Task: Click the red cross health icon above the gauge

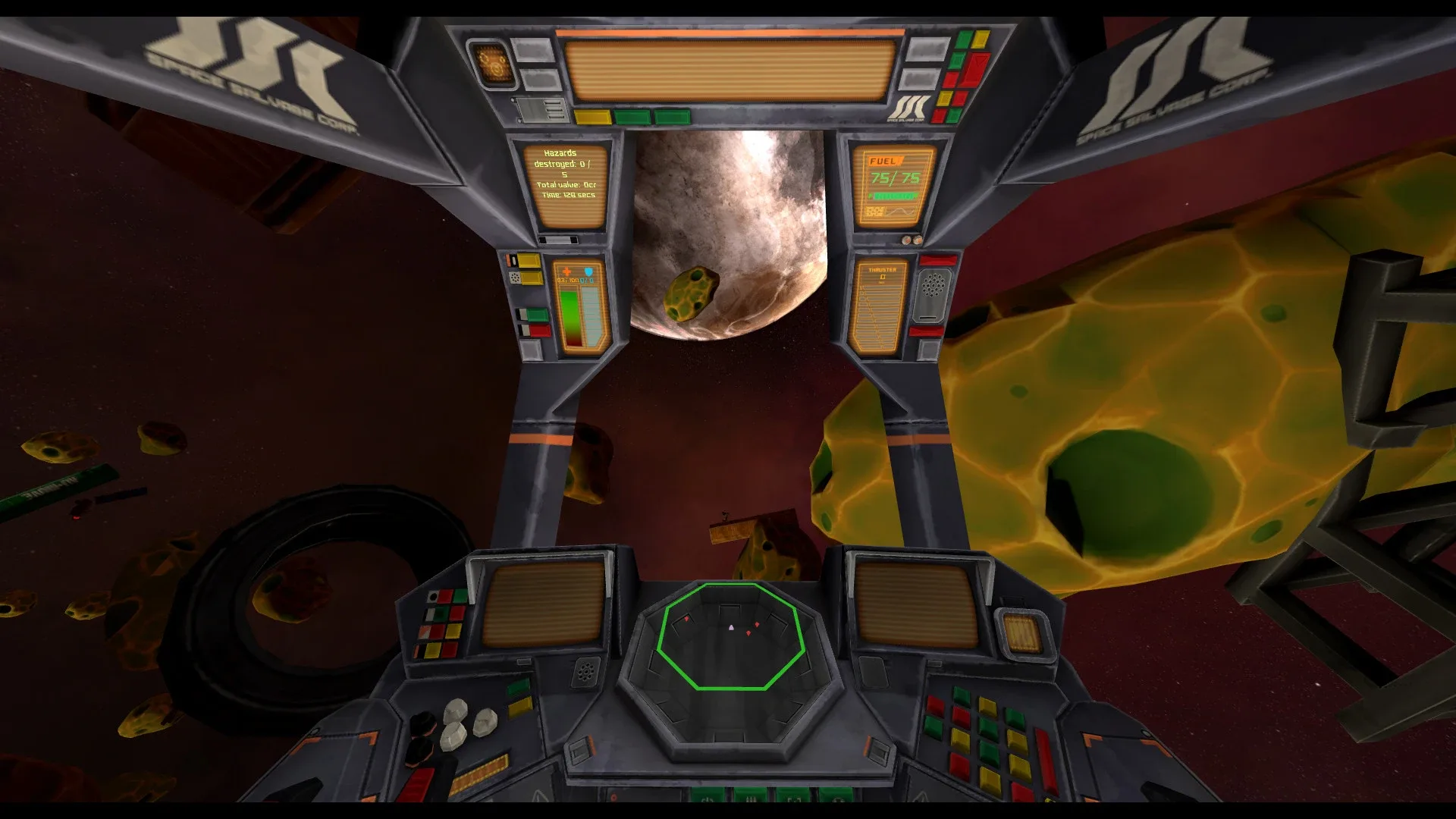Action: pos(566,271)
